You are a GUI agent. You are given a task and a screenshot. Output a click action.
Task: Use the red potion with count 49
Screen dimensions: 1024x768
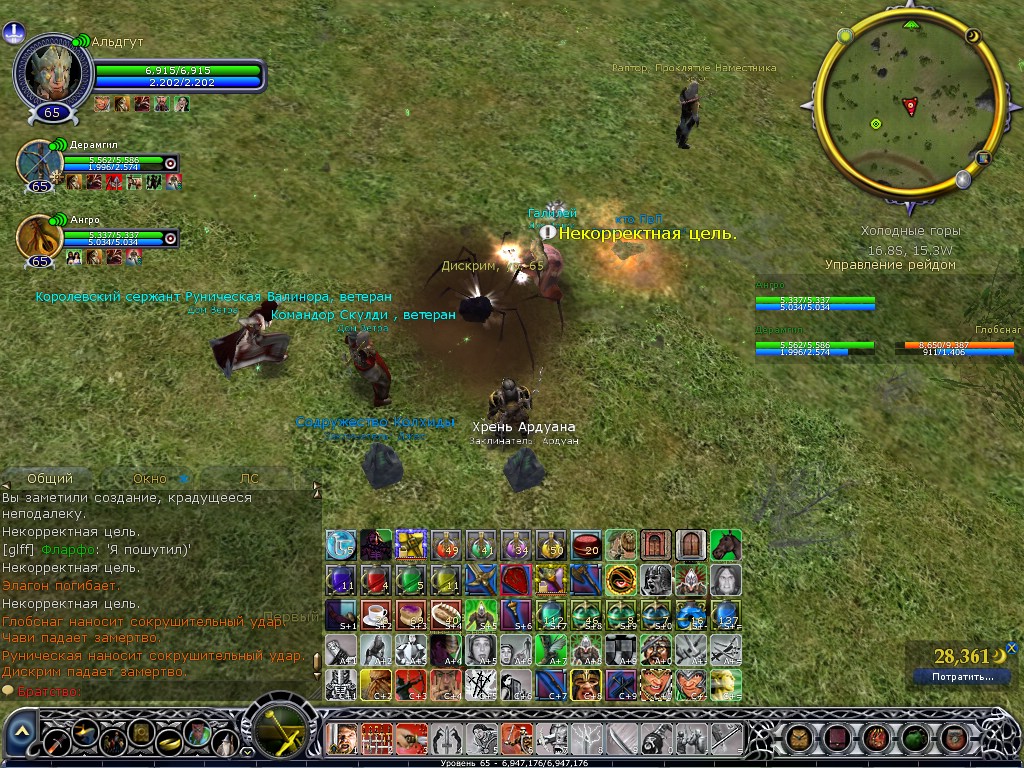(445, 545)
